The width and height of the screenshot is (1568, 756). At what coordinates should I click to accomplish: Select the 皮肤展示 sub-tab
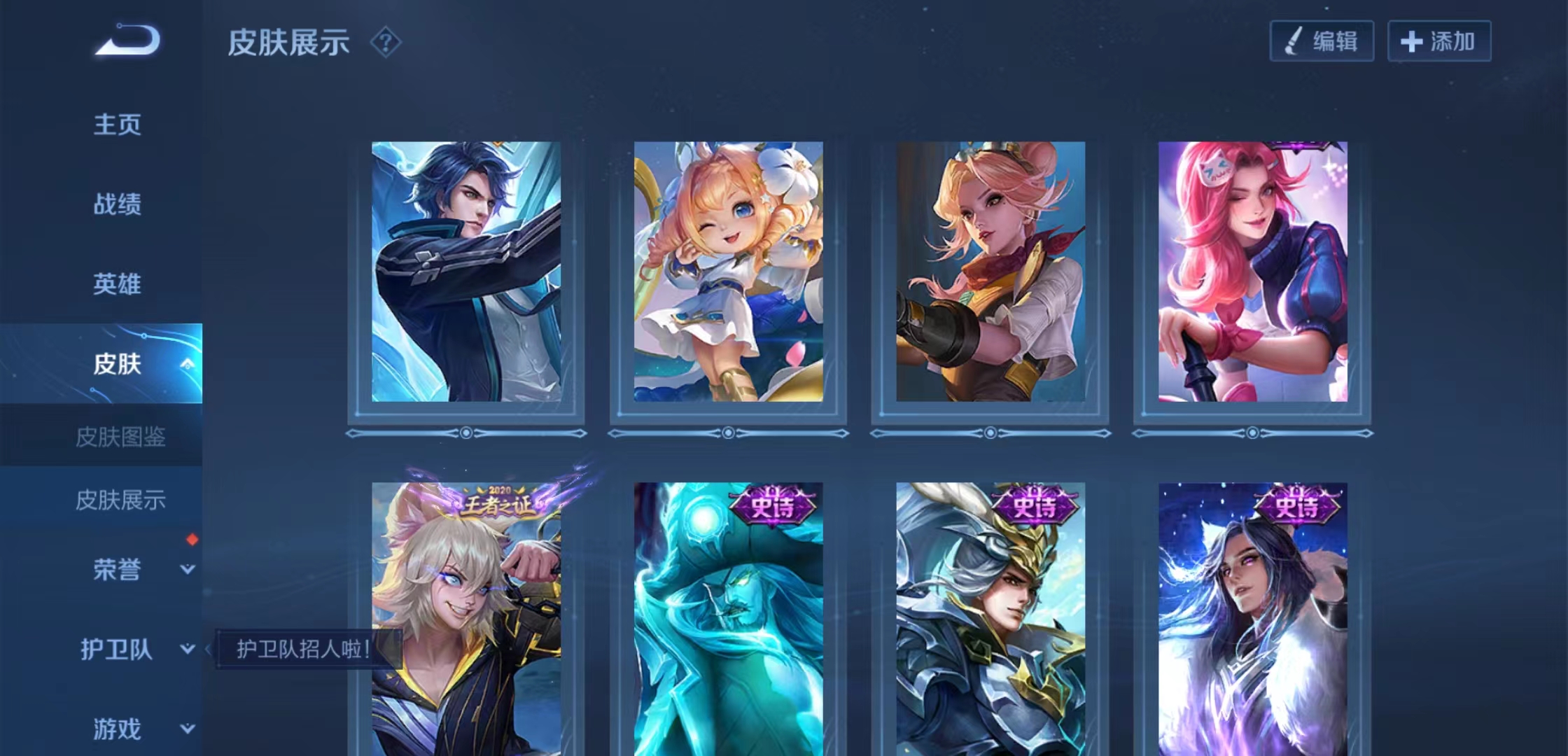(120, 500)
